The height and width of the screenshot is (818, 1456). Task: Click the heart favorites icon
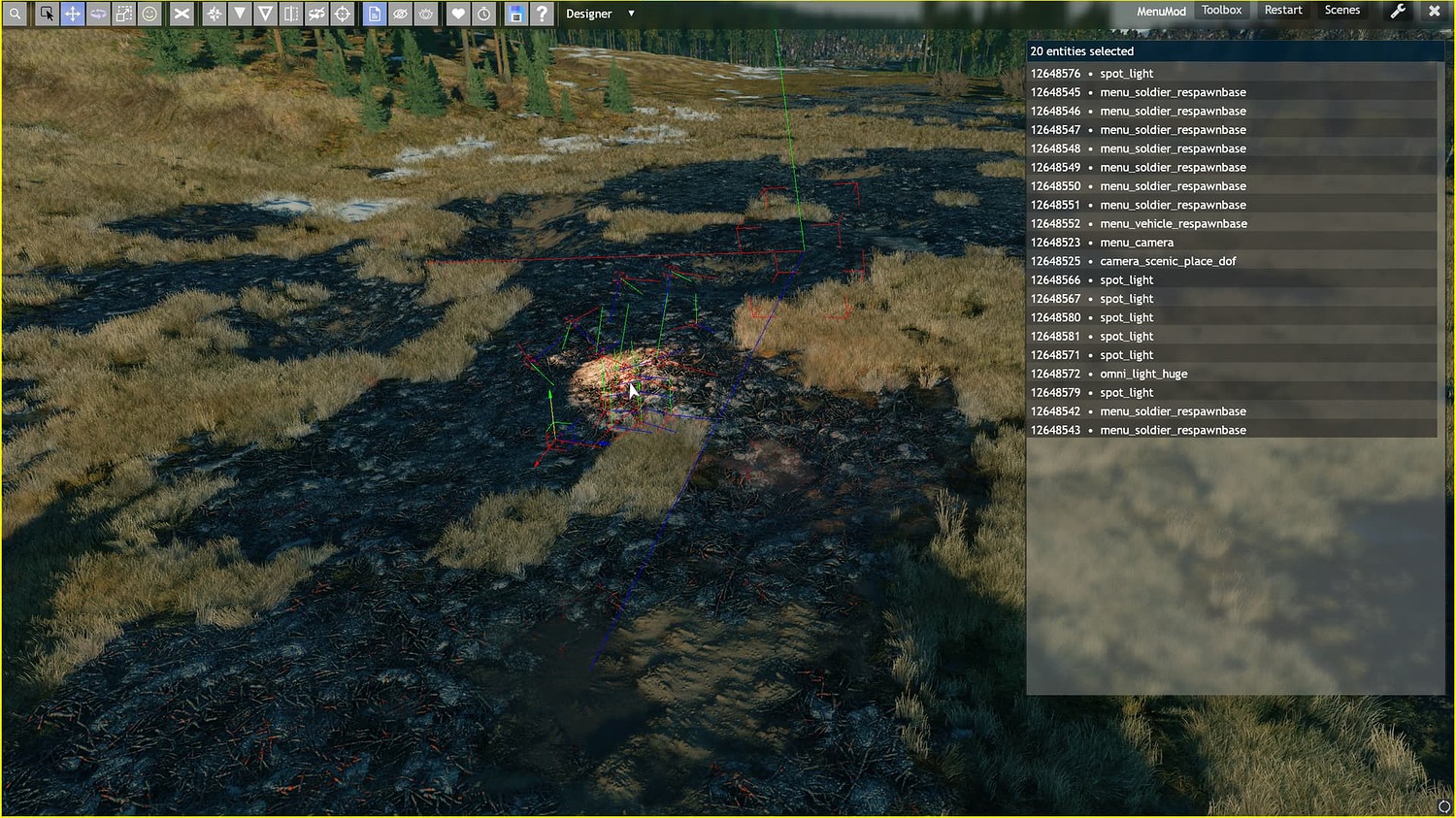tap(457, 14)
